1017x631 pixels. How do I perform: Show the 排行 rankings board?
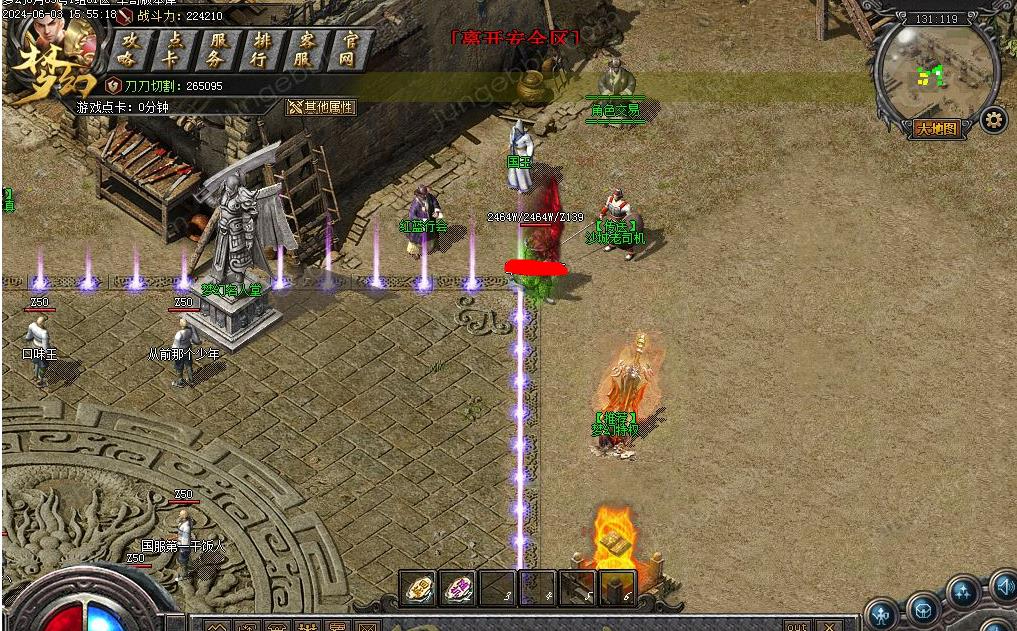click(x=263, y=49)
